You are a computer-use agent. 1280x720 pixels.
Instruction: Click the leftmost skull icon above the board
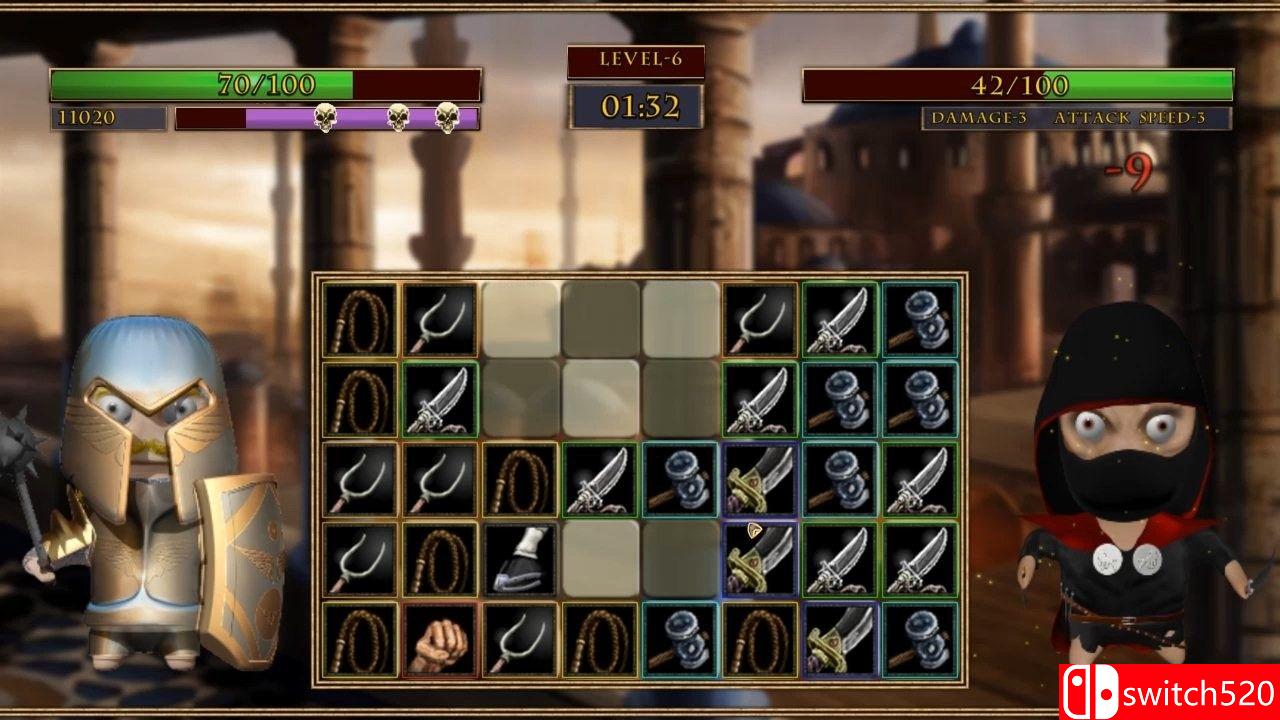(325, 118)
